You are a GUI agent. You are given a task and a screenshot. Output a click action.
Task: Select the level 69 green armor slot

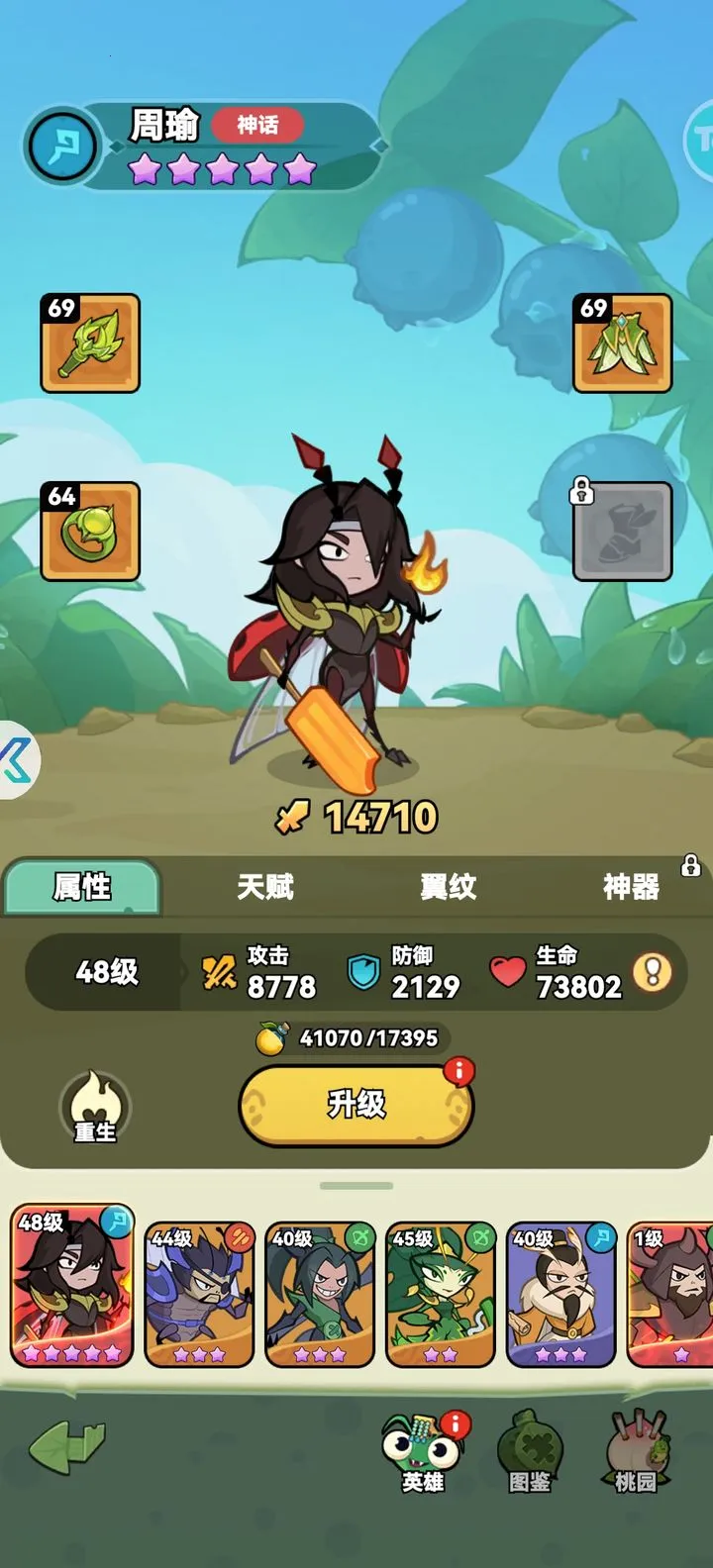pos(623,343)
